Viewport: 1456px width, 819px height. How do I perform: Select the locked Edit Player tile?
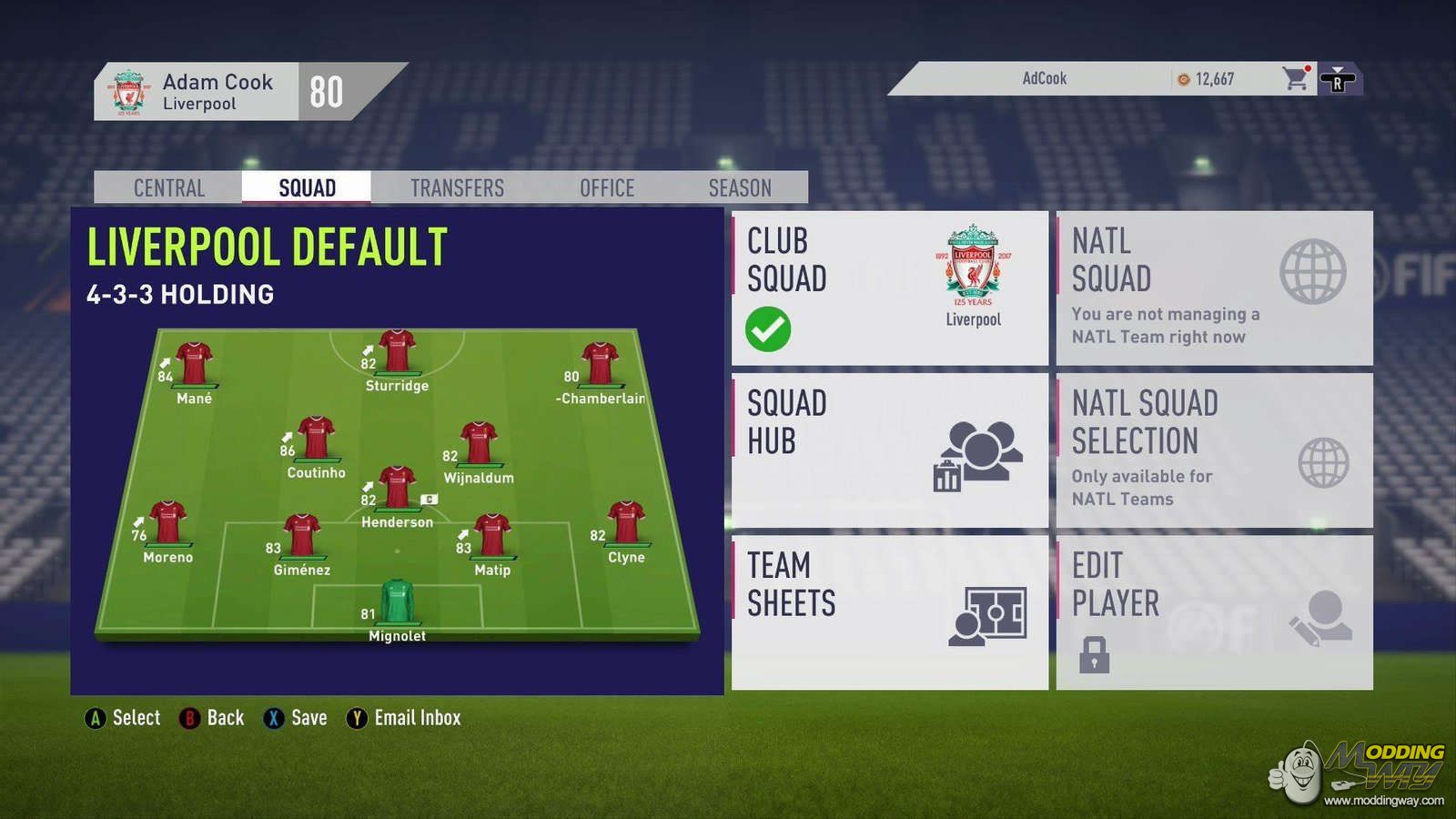tap(1214, 612)
